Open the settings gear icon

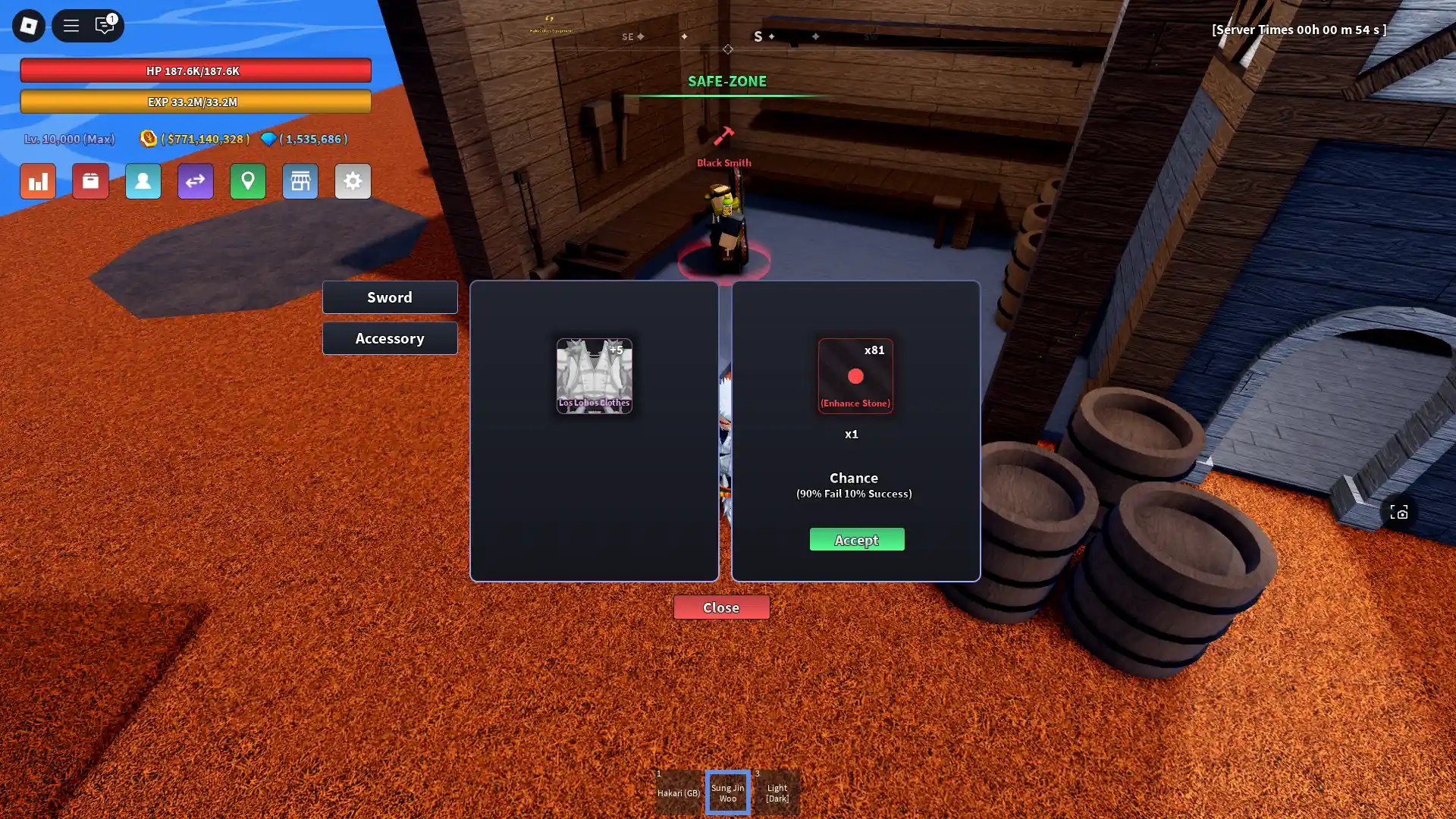353,181
